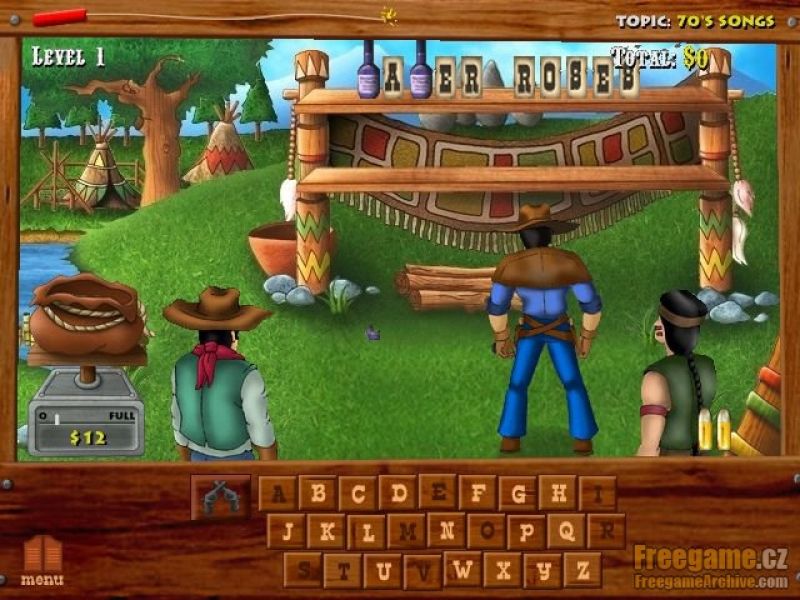Select the letter X tile
The width and height of the screenshot is (800, 600).
503,570
